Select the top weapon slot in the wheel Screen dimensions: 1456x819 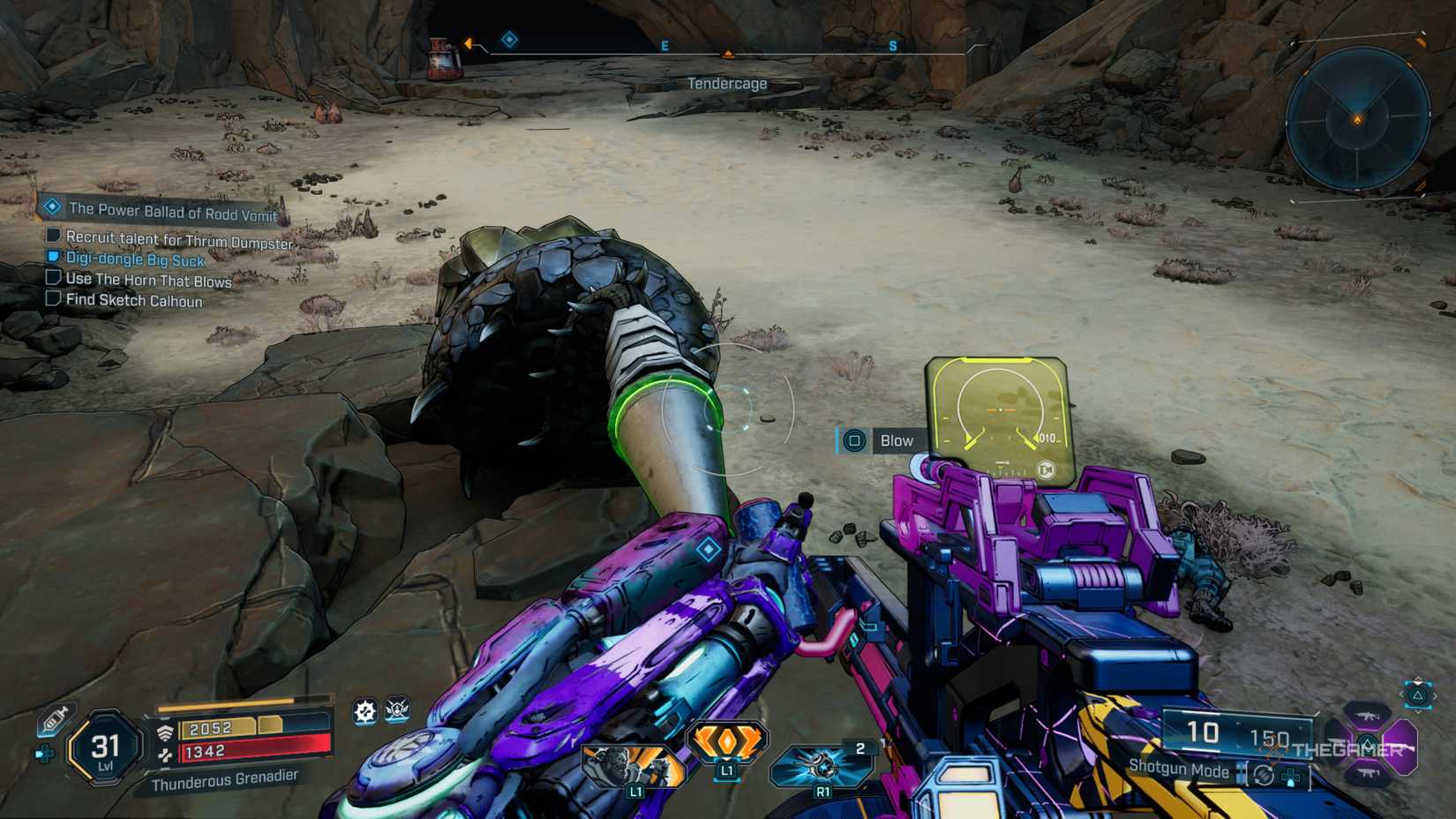[1369, 714]
